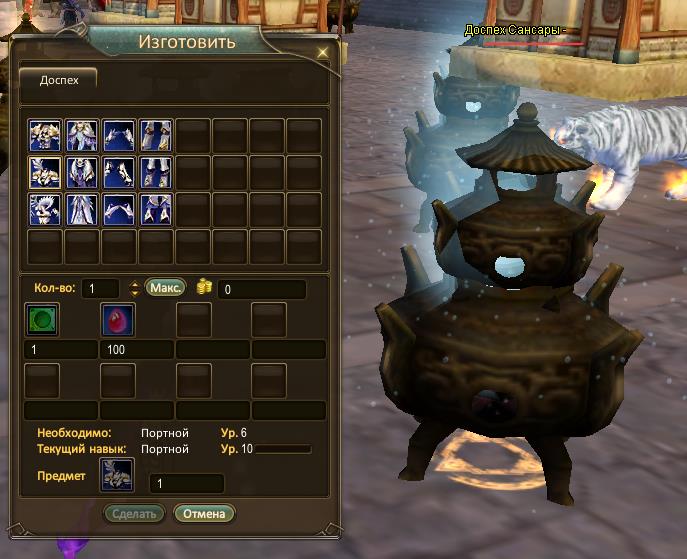Switch to the Доспех tab
This screenshot has height=559, width=687.
pyautogui.click(x=58, y=79)
